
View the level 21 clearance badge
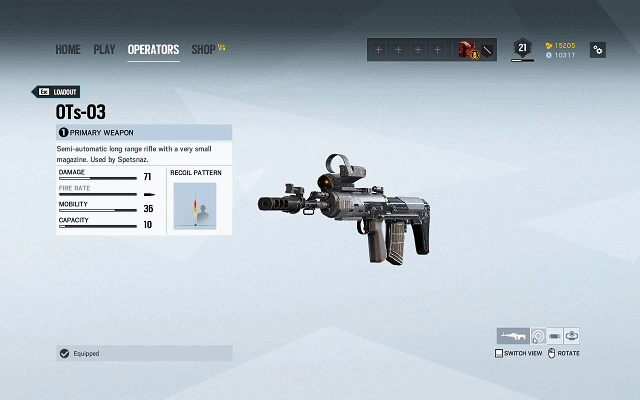[x=521, y=48]
